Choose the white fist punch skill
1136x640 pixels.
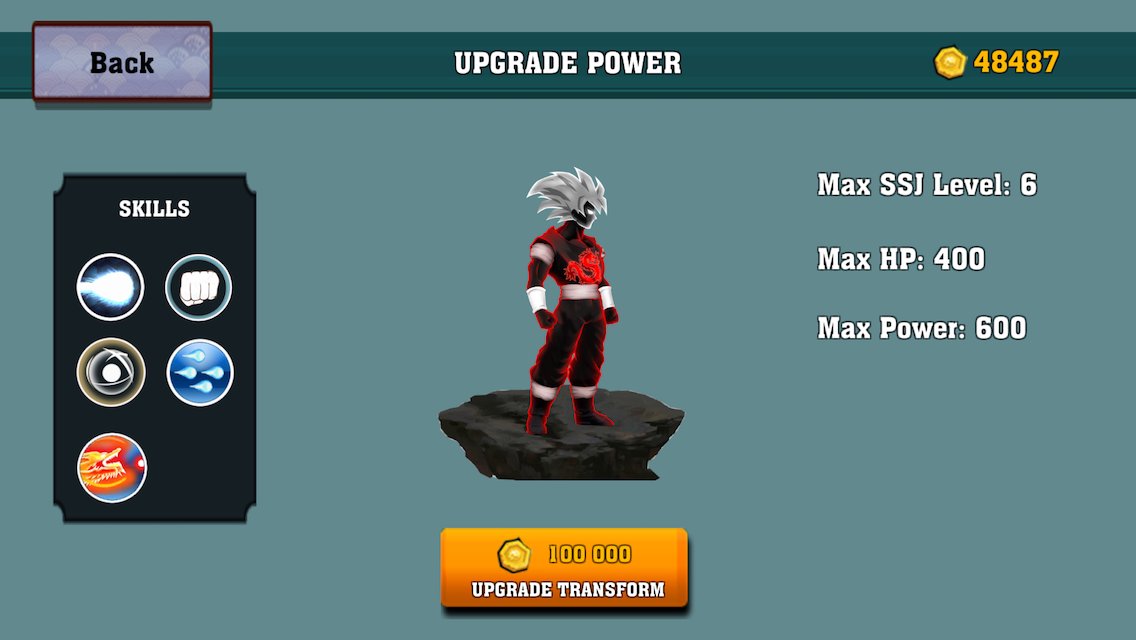point(199,288)
